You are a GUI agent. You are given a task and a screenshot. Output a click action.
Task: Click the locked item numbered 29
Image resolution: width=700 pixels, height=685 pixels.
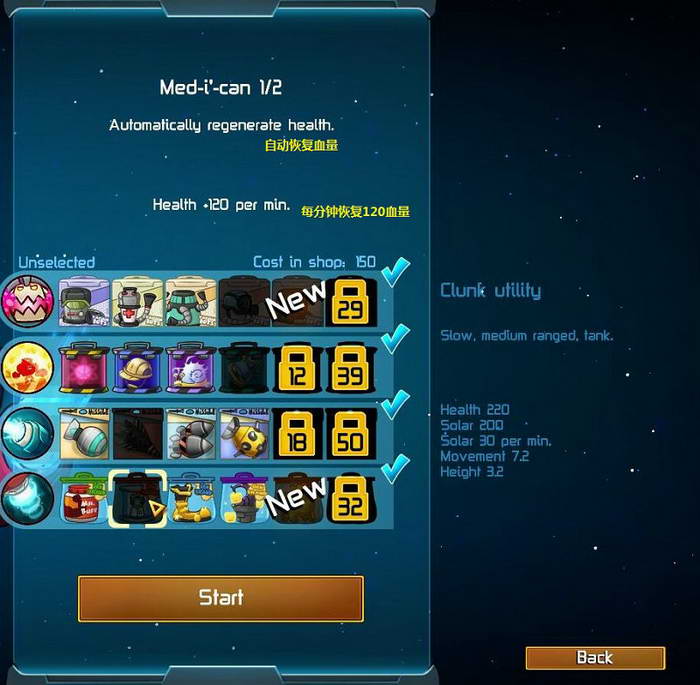352,301
